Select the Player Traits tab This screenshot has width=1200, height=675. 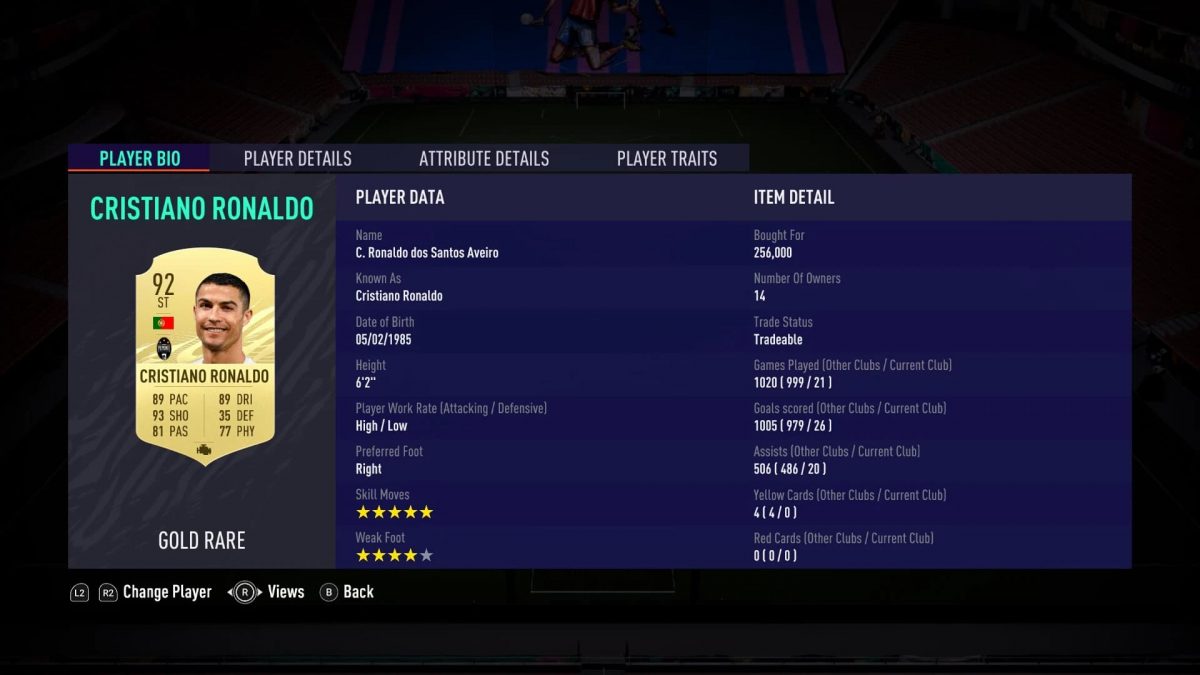click(666, 158)
